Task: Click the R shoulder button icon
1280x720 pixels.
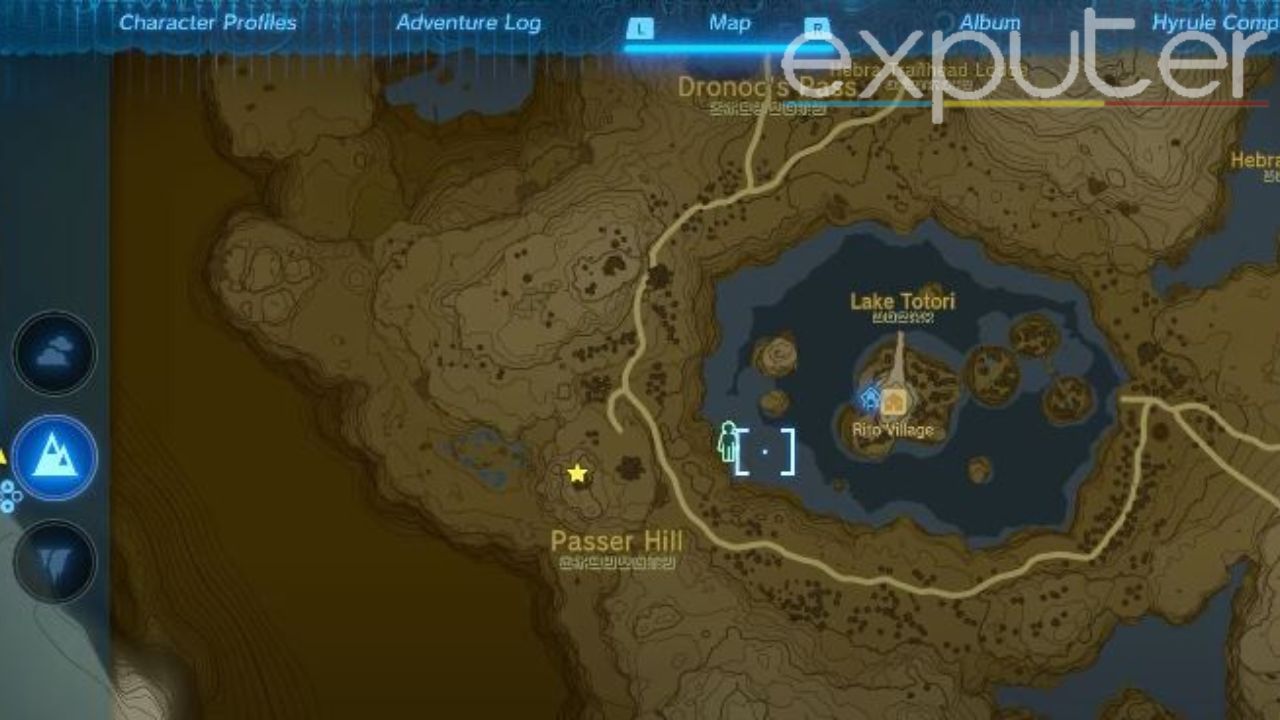Action: pyautogui.click(x=818, y=24)
